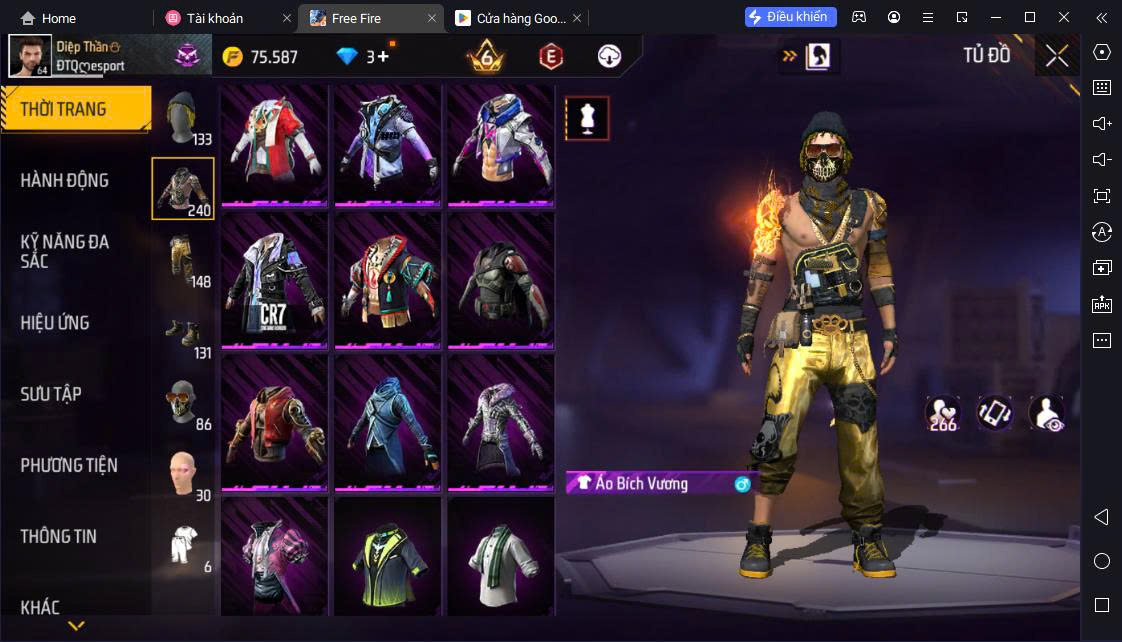This screenshot has height=642, width=1122.
Task: Add diamonds using the plus button
Action: click(x=382, y=57)
